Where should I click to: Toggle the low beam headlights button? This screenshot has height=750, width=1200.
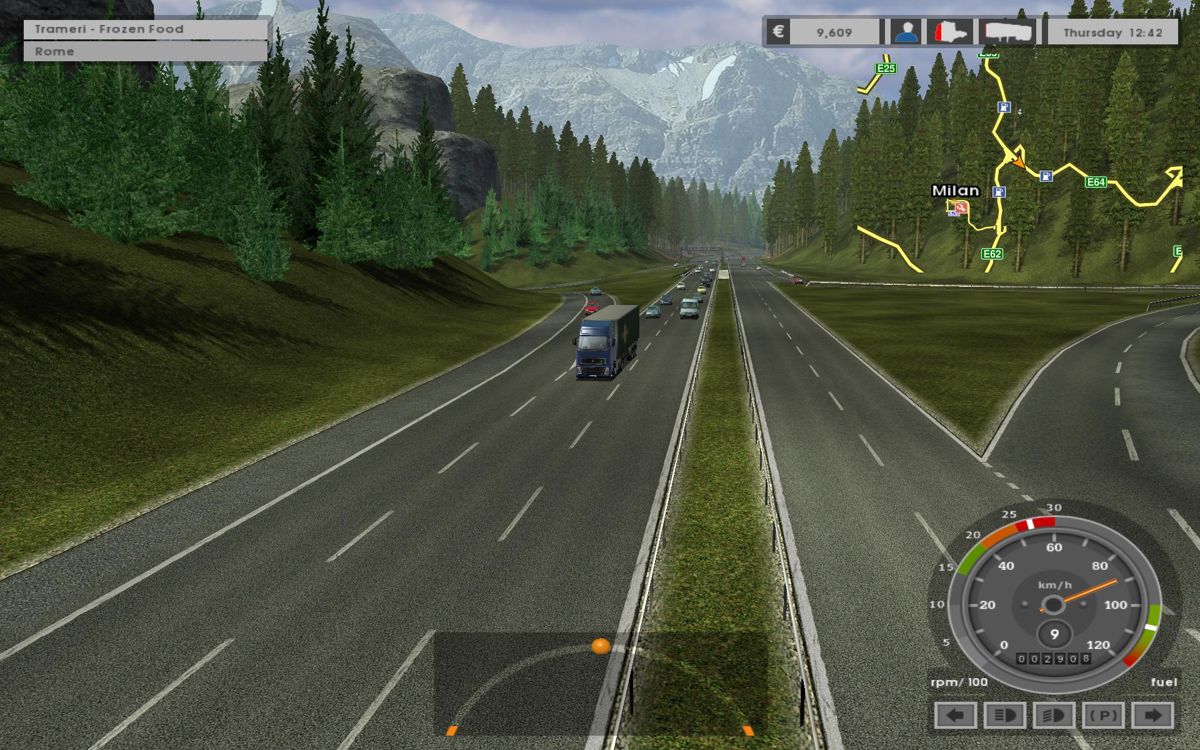[1004, 716]
